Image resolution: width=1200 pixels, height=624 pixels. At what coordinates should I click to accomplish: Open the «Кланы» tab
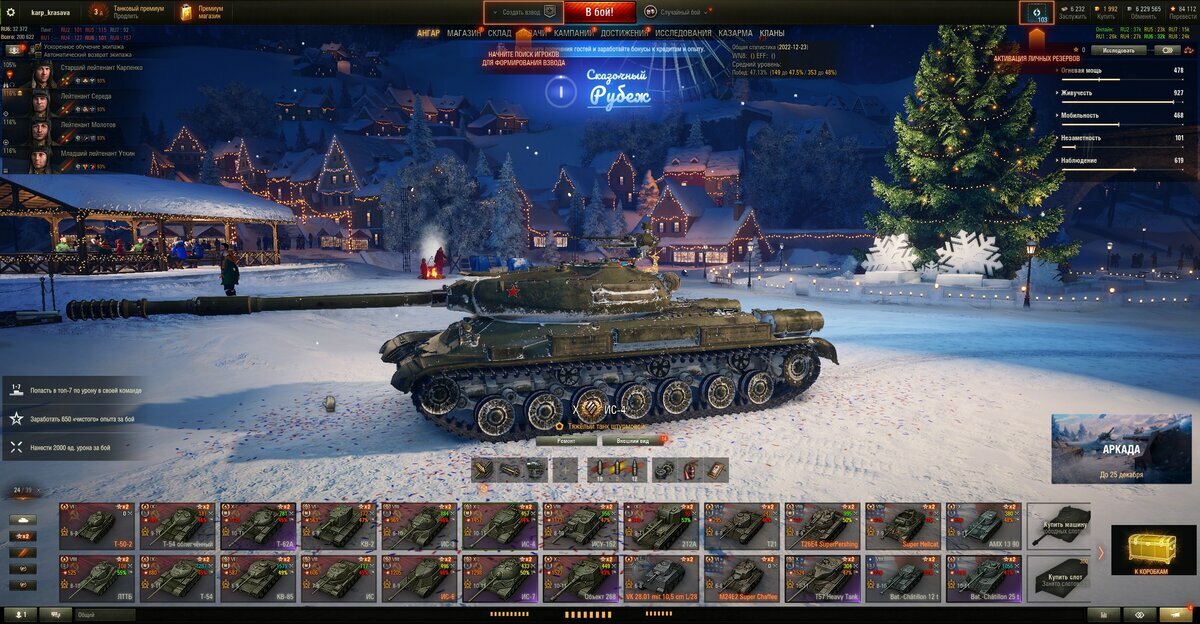(772, 33)
